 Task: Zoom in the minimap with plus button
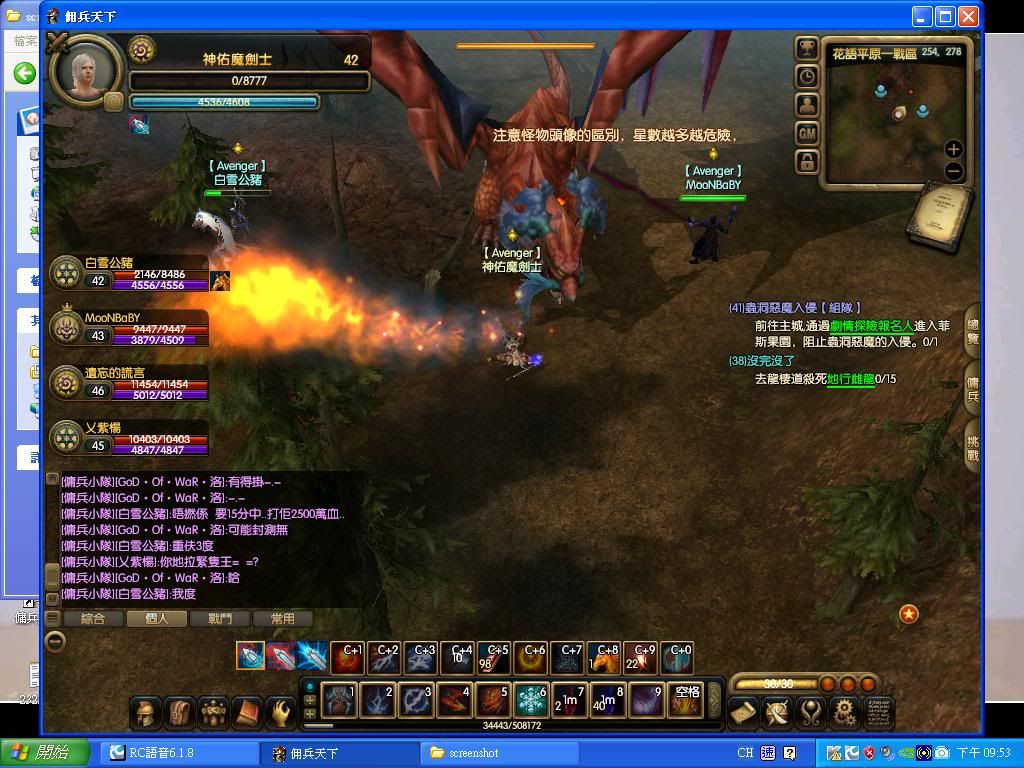pyautogui.click(x=953, y=149)
